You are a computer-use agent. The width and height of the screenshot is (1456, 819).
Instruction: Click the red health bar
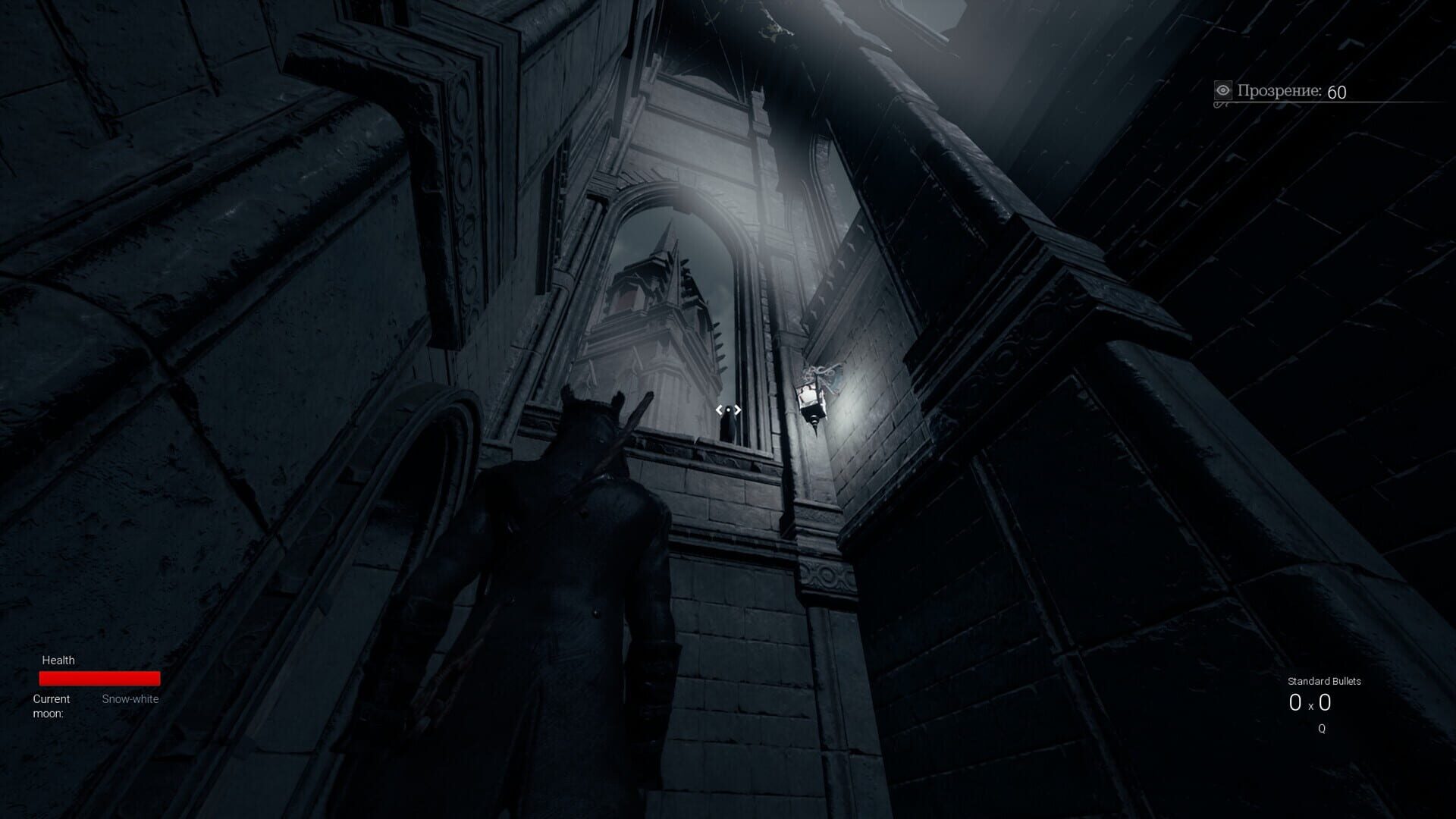point(99,677)
